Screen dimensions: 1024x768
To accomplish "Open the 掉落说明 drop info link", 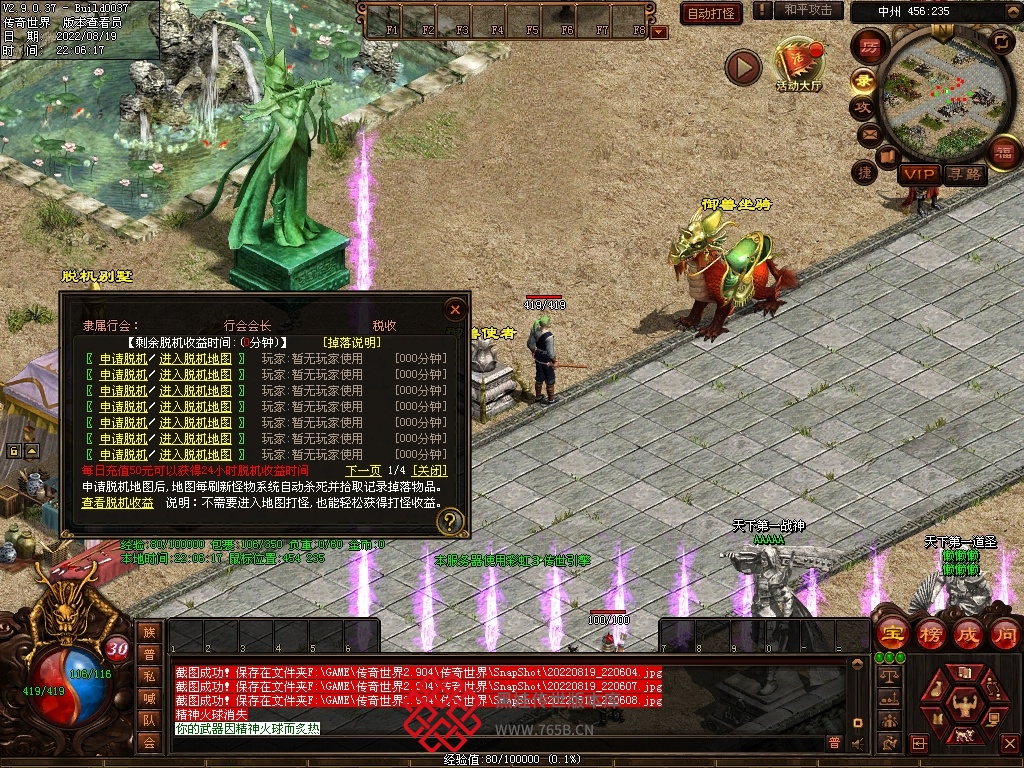I will click(350, 342).
